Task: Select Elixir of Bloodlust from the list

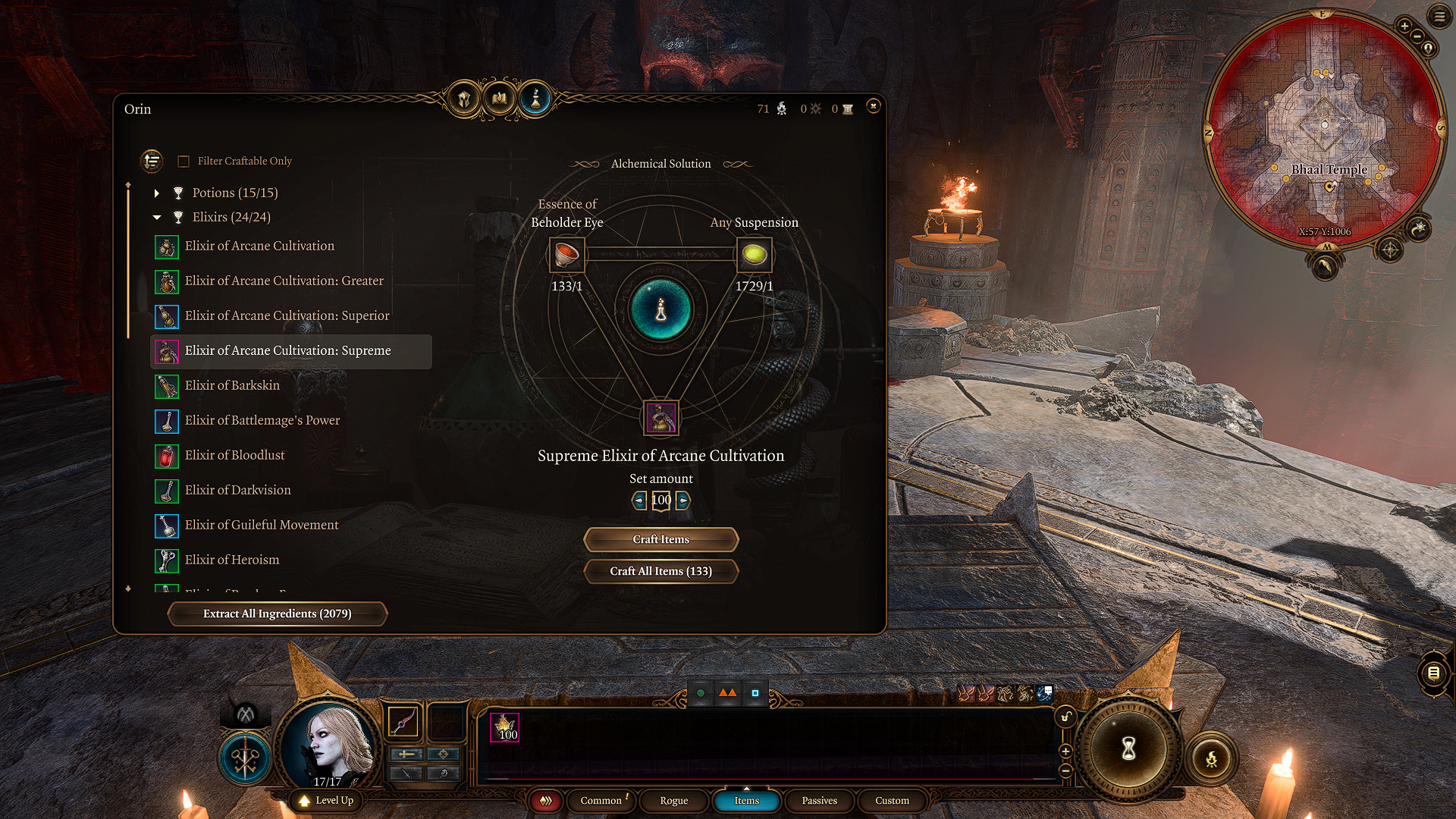Action: 234,455
